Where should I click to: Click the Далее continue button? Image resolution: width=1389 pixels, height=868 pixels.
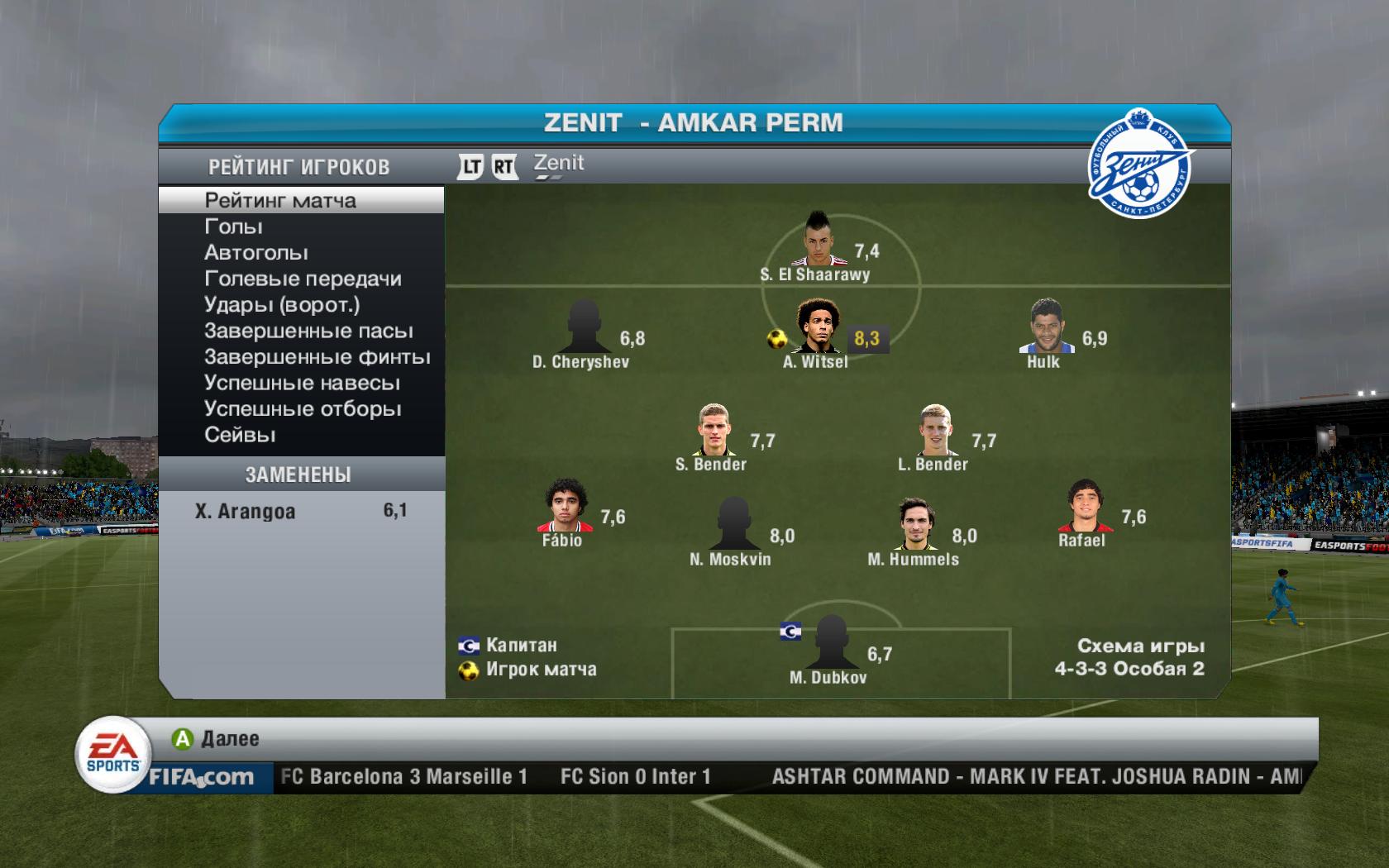217,738
